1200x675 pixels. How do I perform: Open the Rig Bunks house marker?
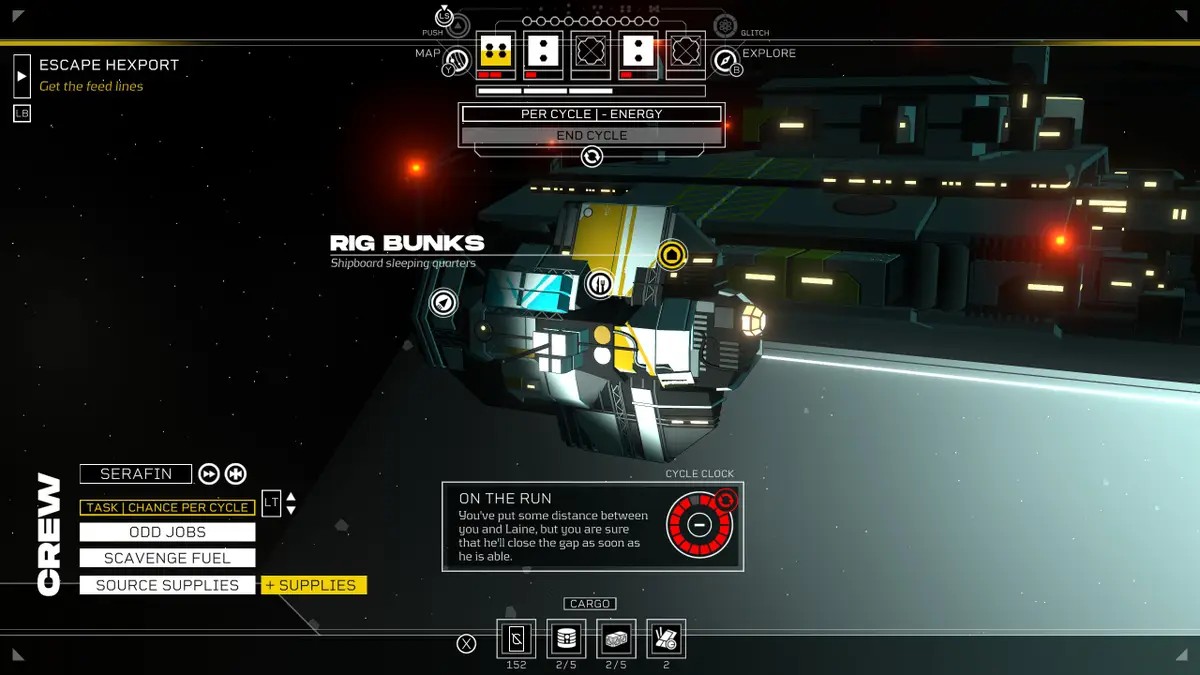pos(672,255)
